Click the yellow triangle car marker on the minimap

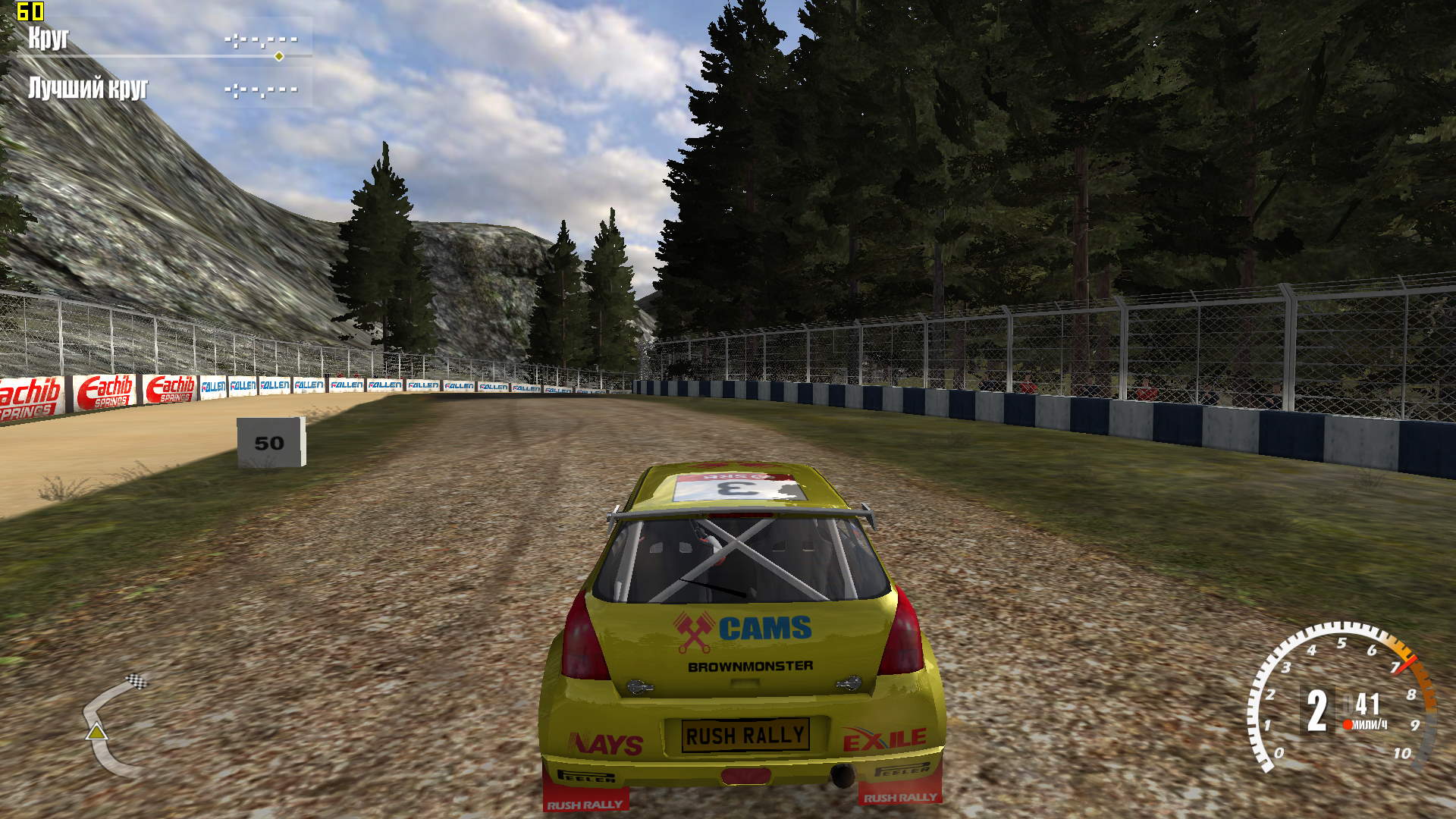96,732
